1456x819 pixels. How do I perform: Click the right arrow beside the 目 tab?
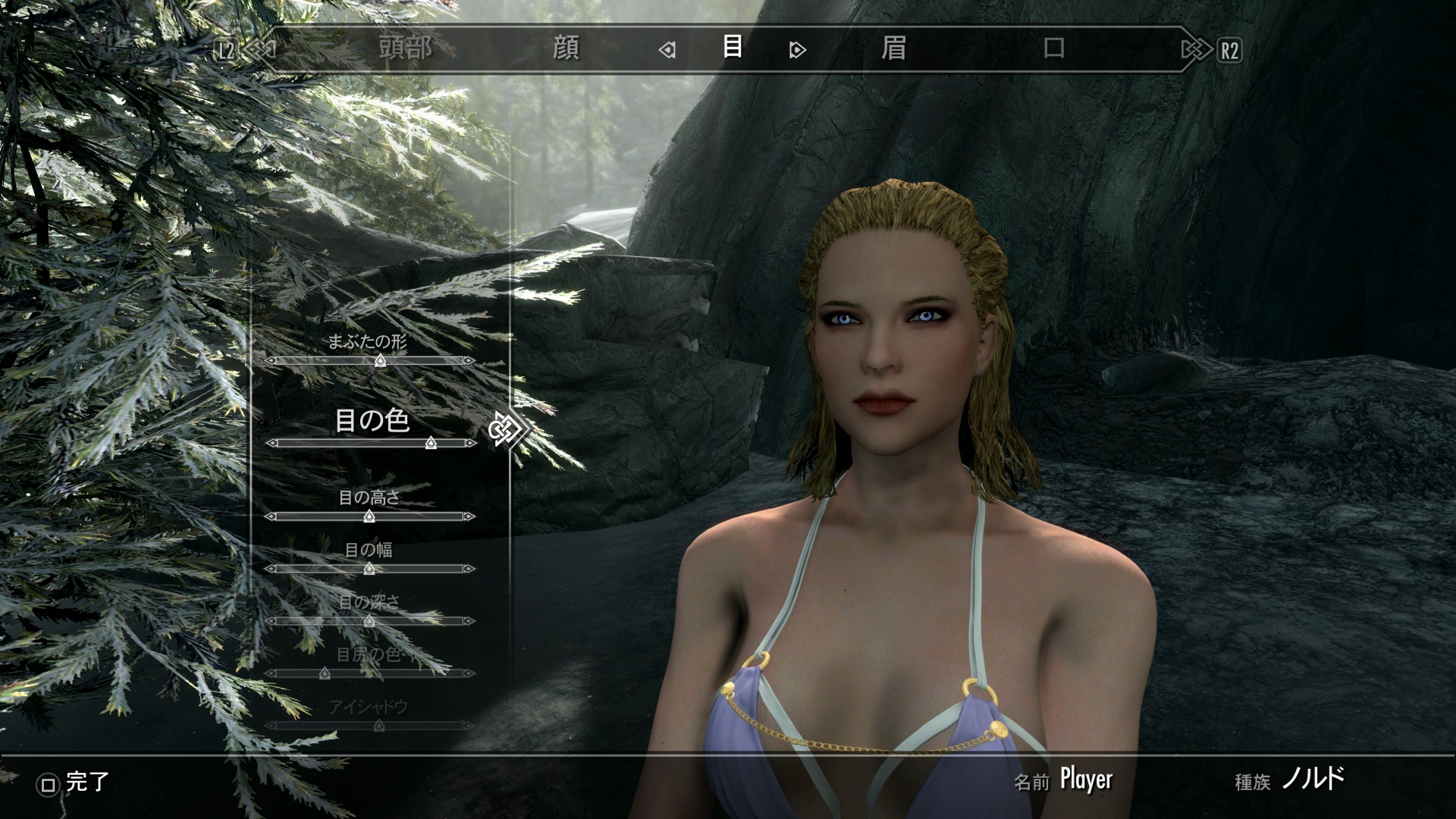(797, 51)
